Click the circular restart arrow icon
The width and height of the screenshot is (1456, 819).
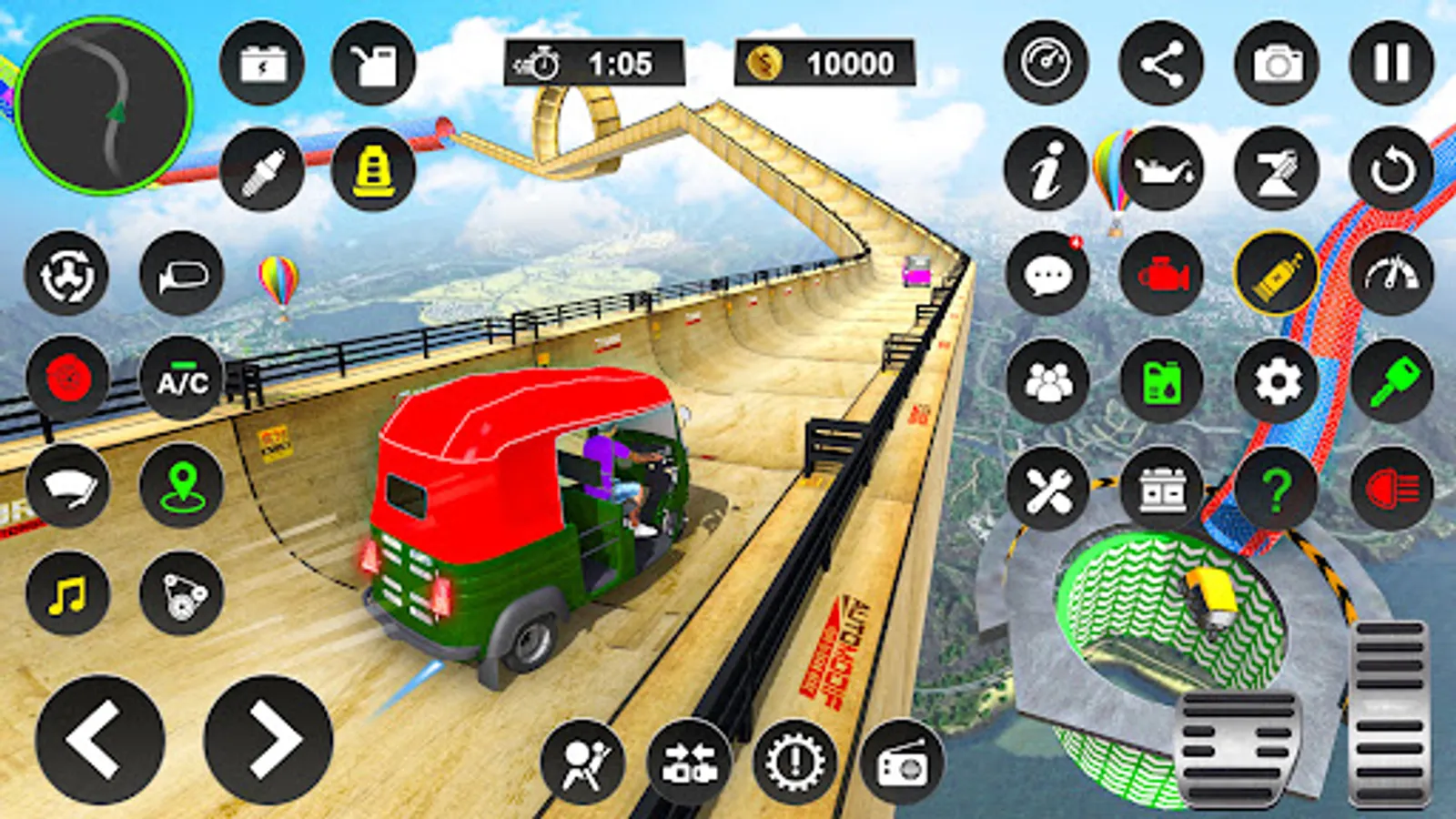[1391, 169]
